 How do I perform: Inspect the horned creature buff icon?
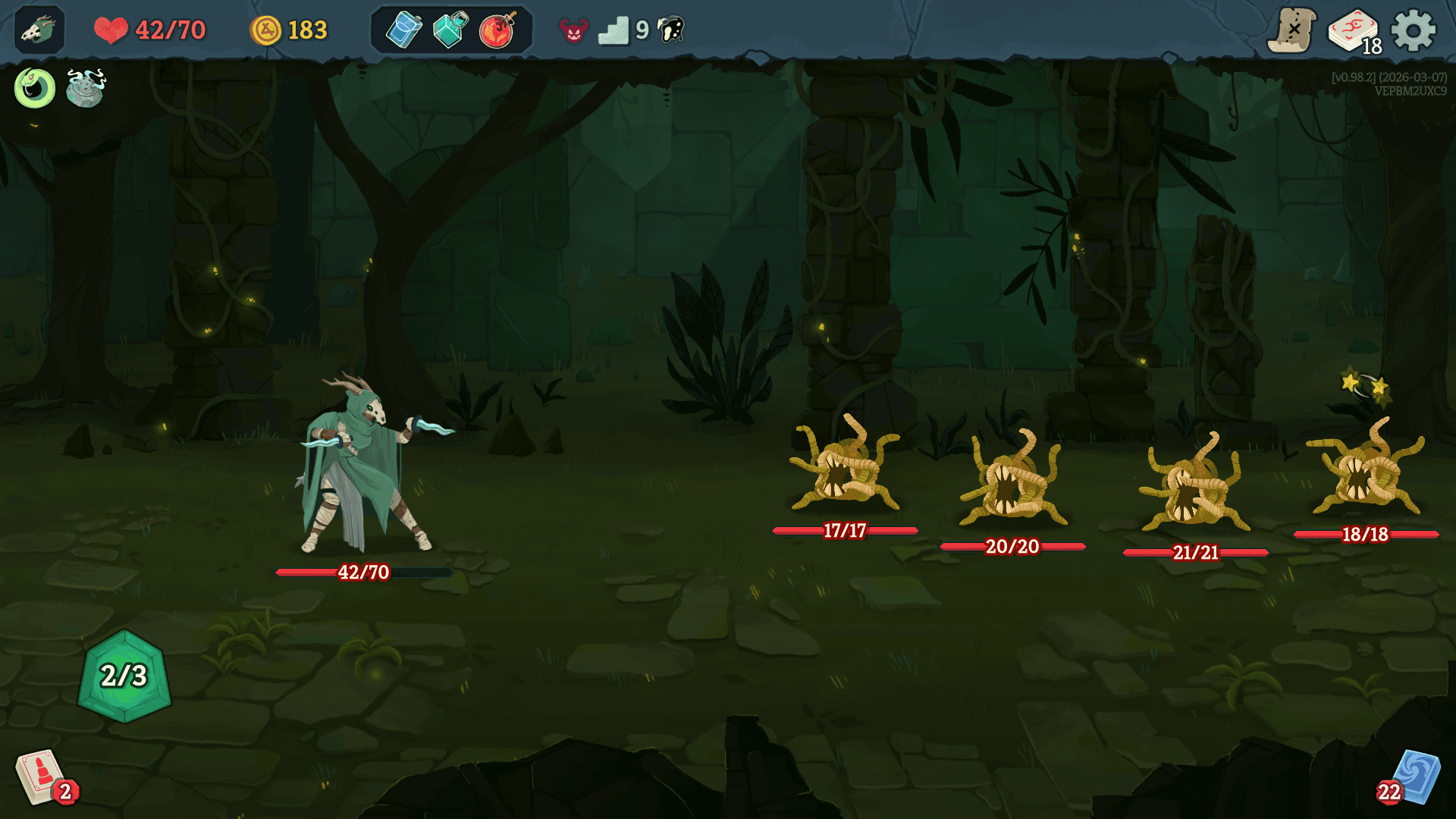pos(84,90)
